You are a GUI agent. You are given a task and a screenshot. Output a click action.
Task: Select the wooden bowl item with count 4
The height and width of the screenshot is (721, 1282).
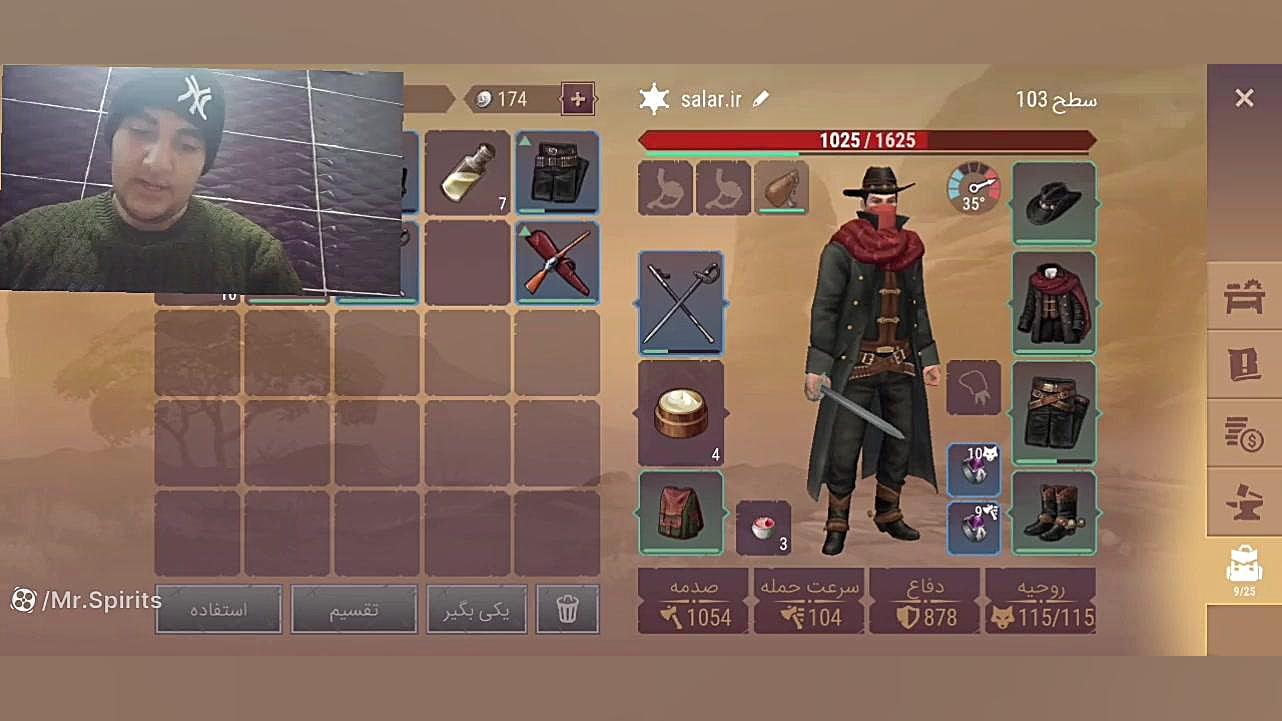point(680,413)
